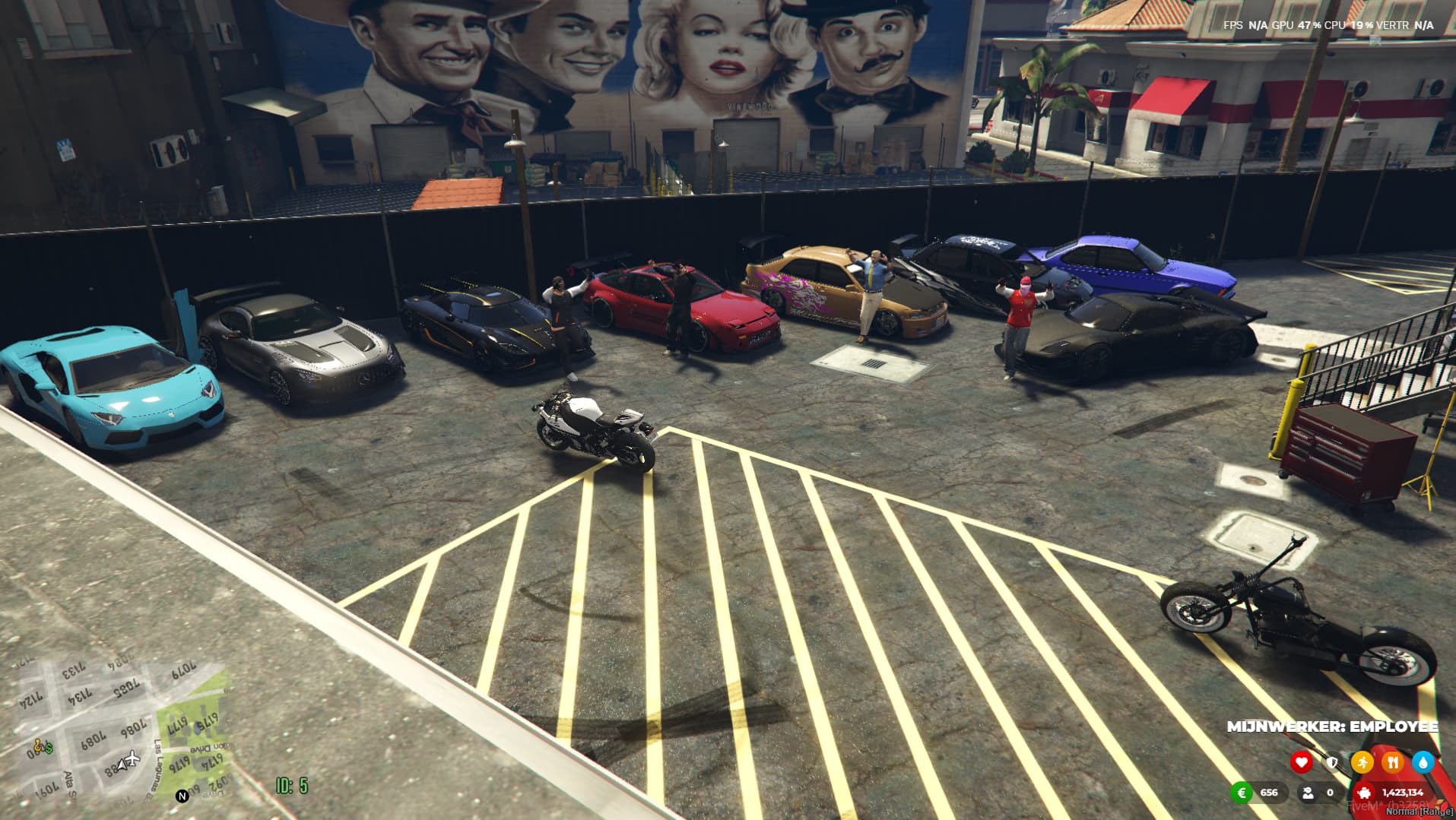
Task: Select the green dollar sign map marker
Action: (x=48, y=749)
